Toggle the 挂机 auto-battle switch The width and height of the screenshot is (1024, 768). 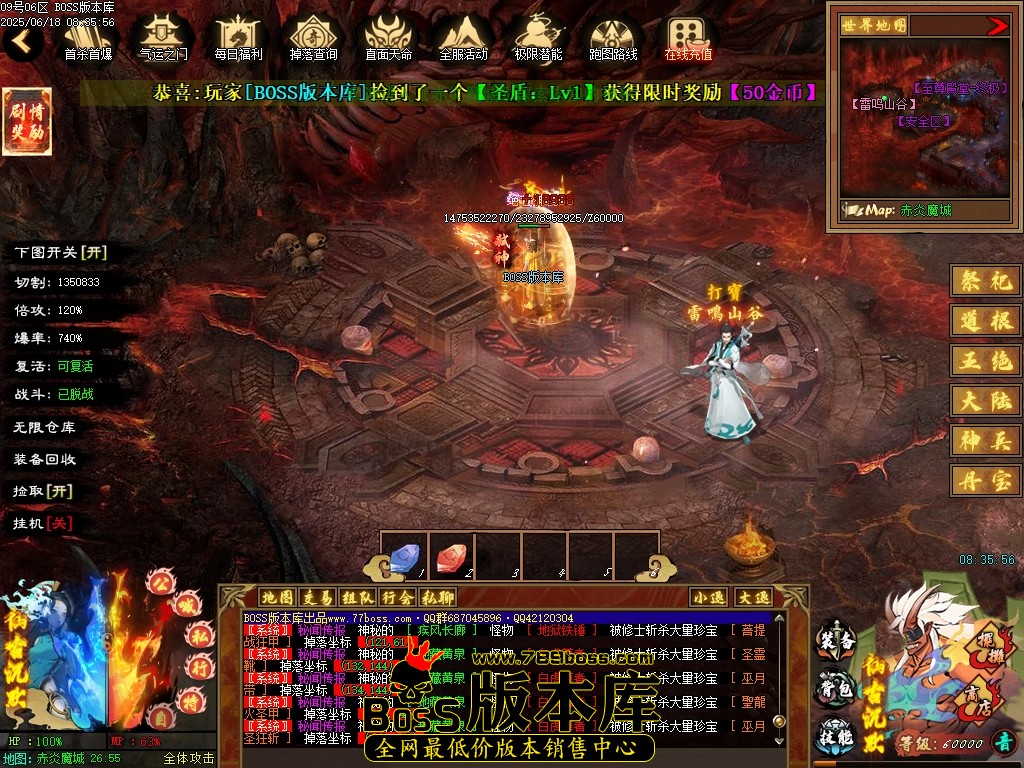(43, 523)
